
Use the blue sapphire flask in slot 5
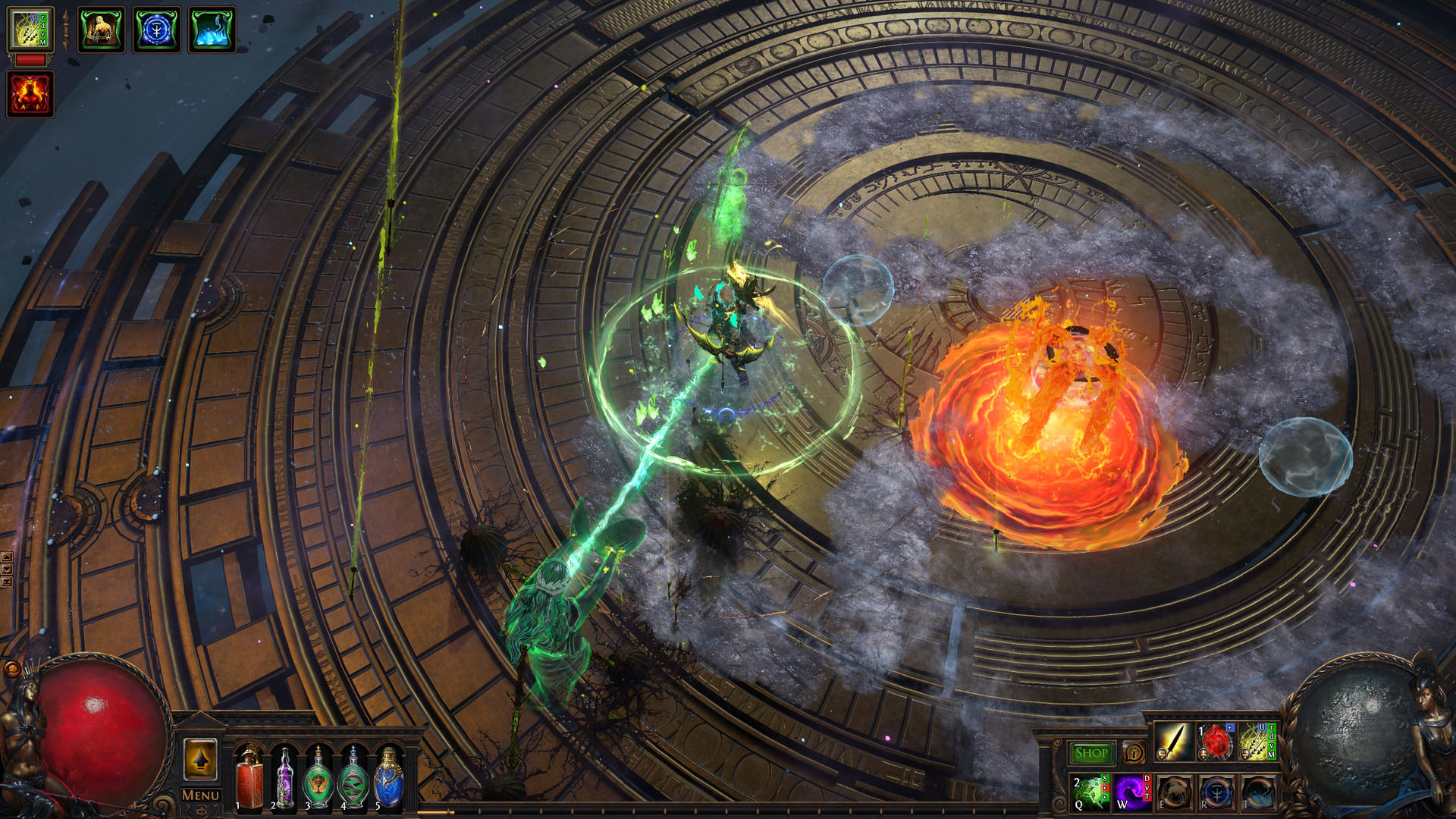click(388, 781)
